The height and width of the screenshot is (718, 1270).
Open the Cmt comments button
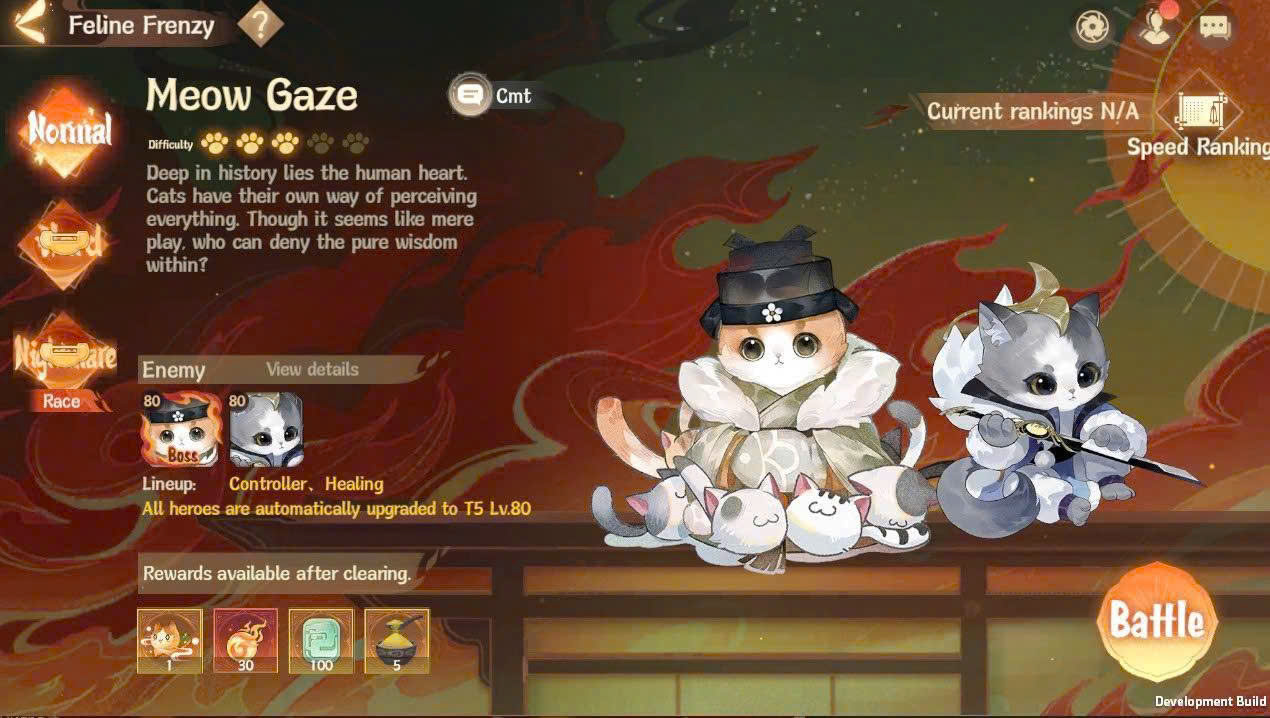coord(492,96)
